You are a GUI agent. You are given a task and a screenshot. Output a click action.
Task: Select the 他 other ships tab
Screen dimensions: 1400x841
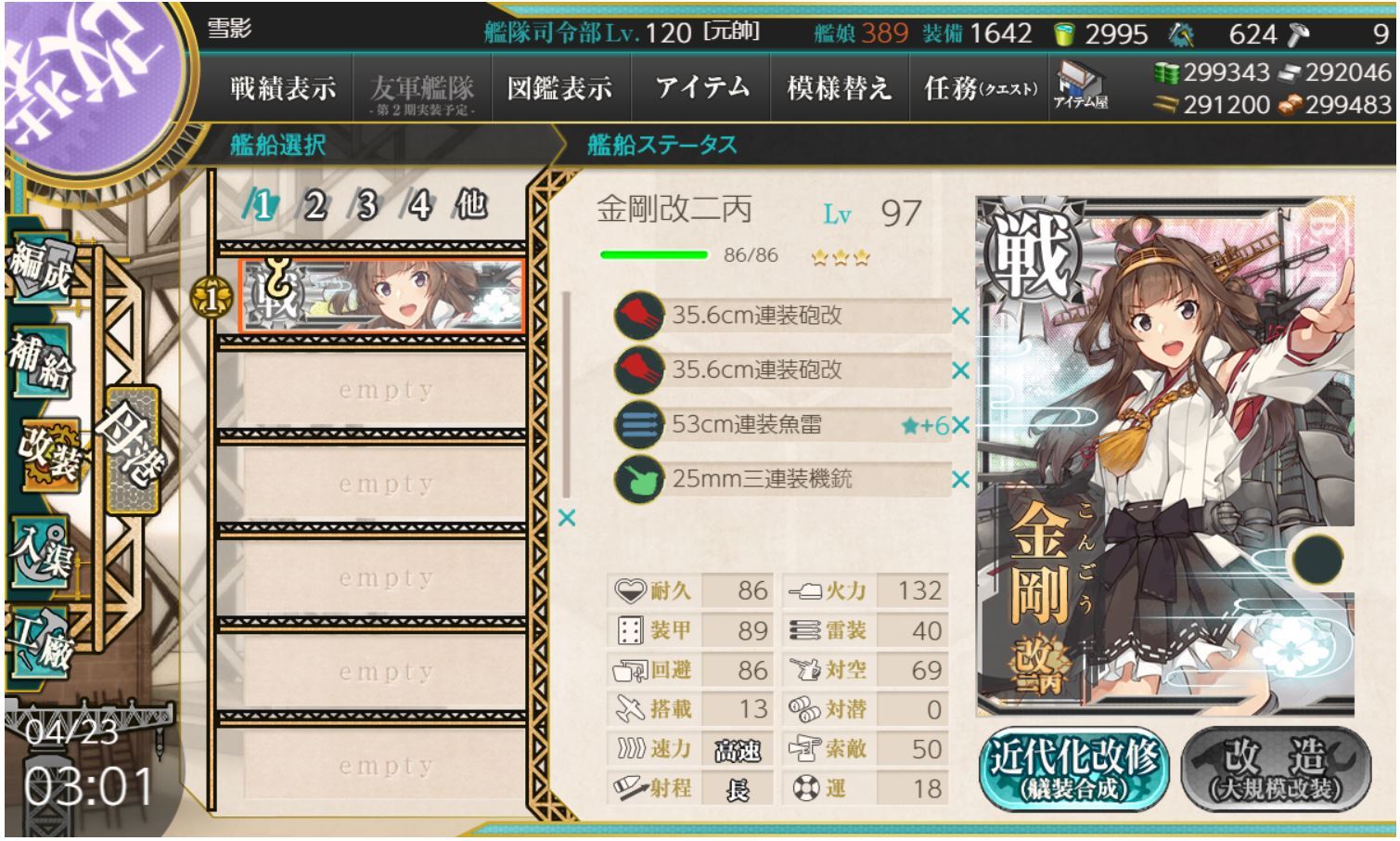click(x=470, y=204)
